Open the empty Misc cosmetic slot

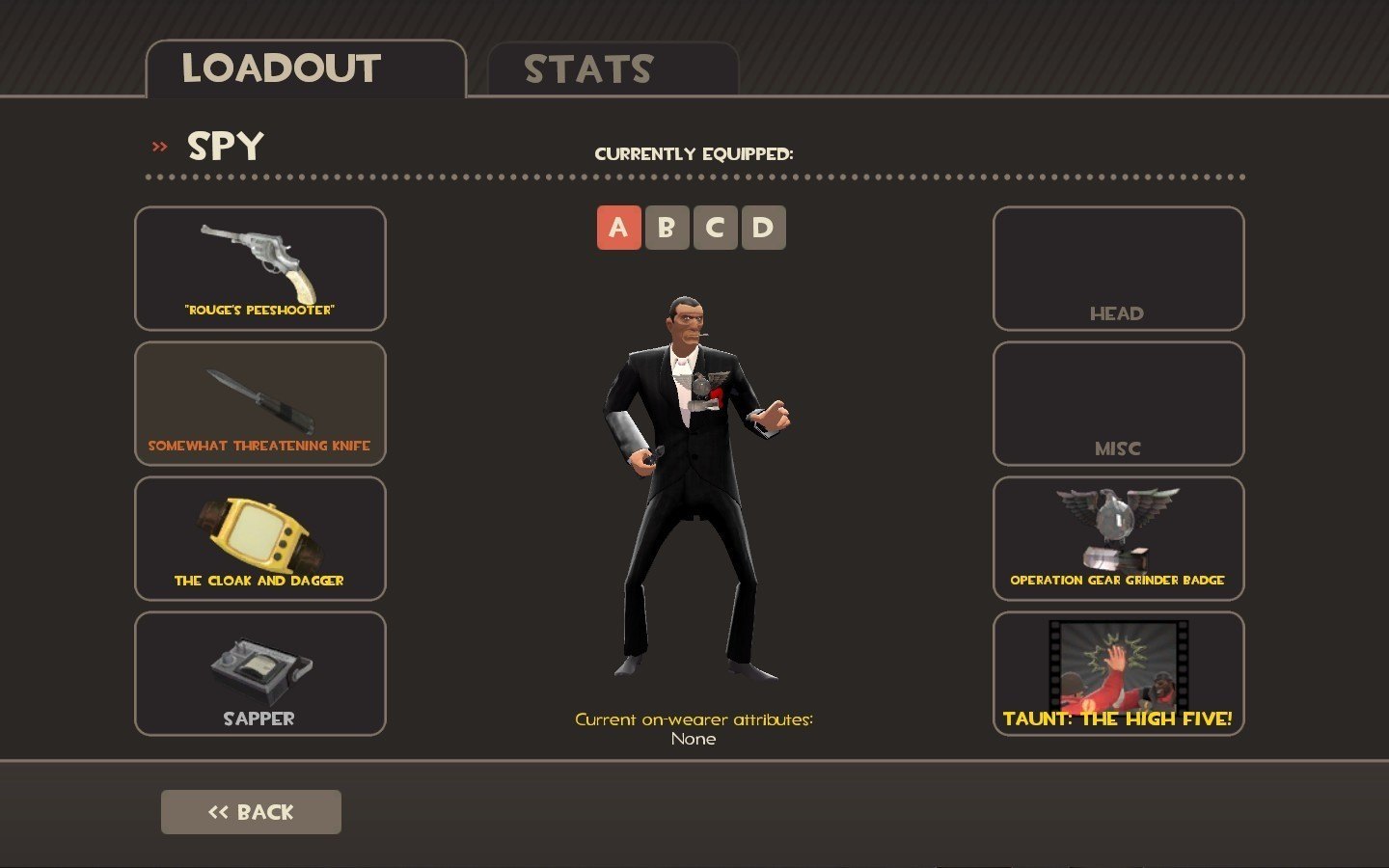1118,403
